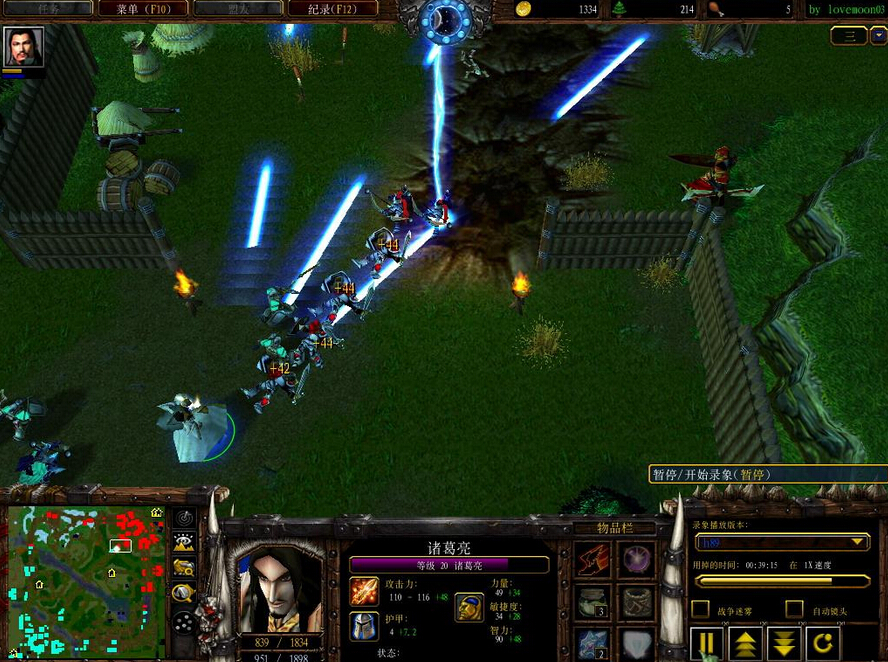Increase replay speed with up arrows

point(745,643)
